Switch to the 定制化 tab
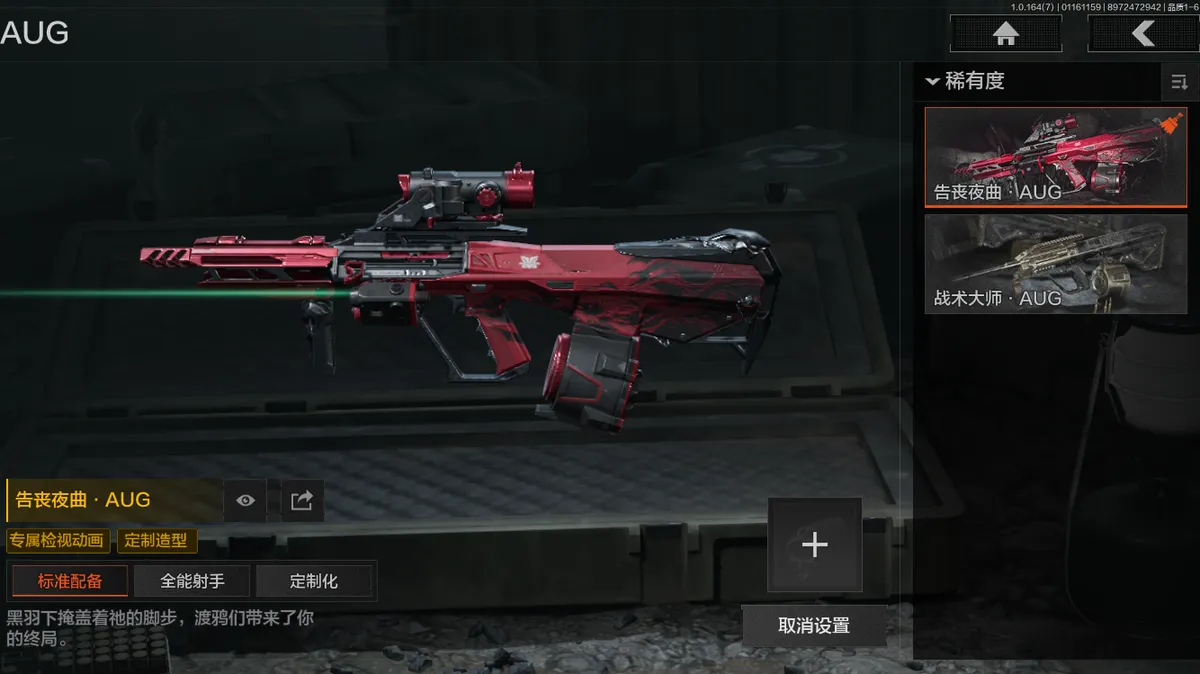This screenshot has height=674, width=1200. (x=314, y=581)
